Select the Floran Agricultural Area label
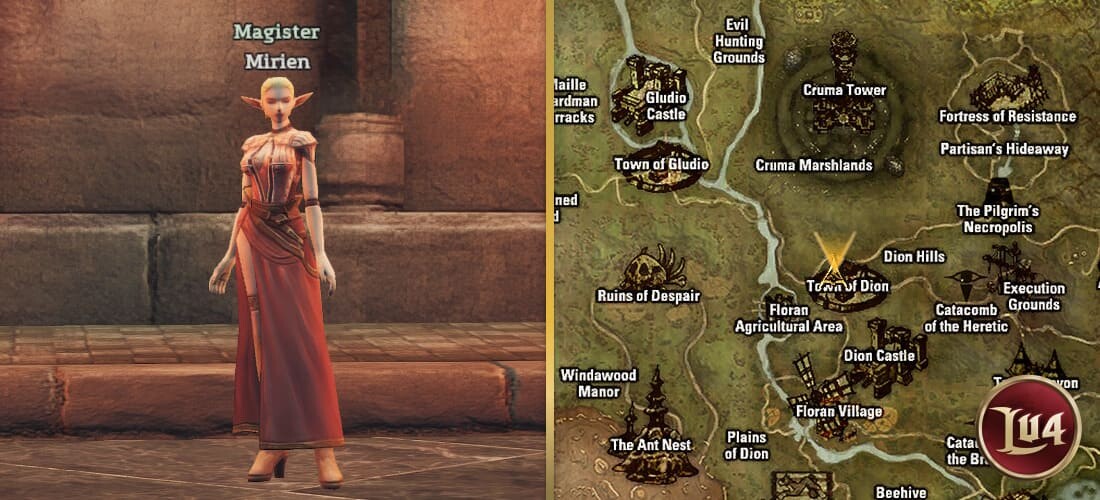The image size is (1100, 500). tap(789, 318)
